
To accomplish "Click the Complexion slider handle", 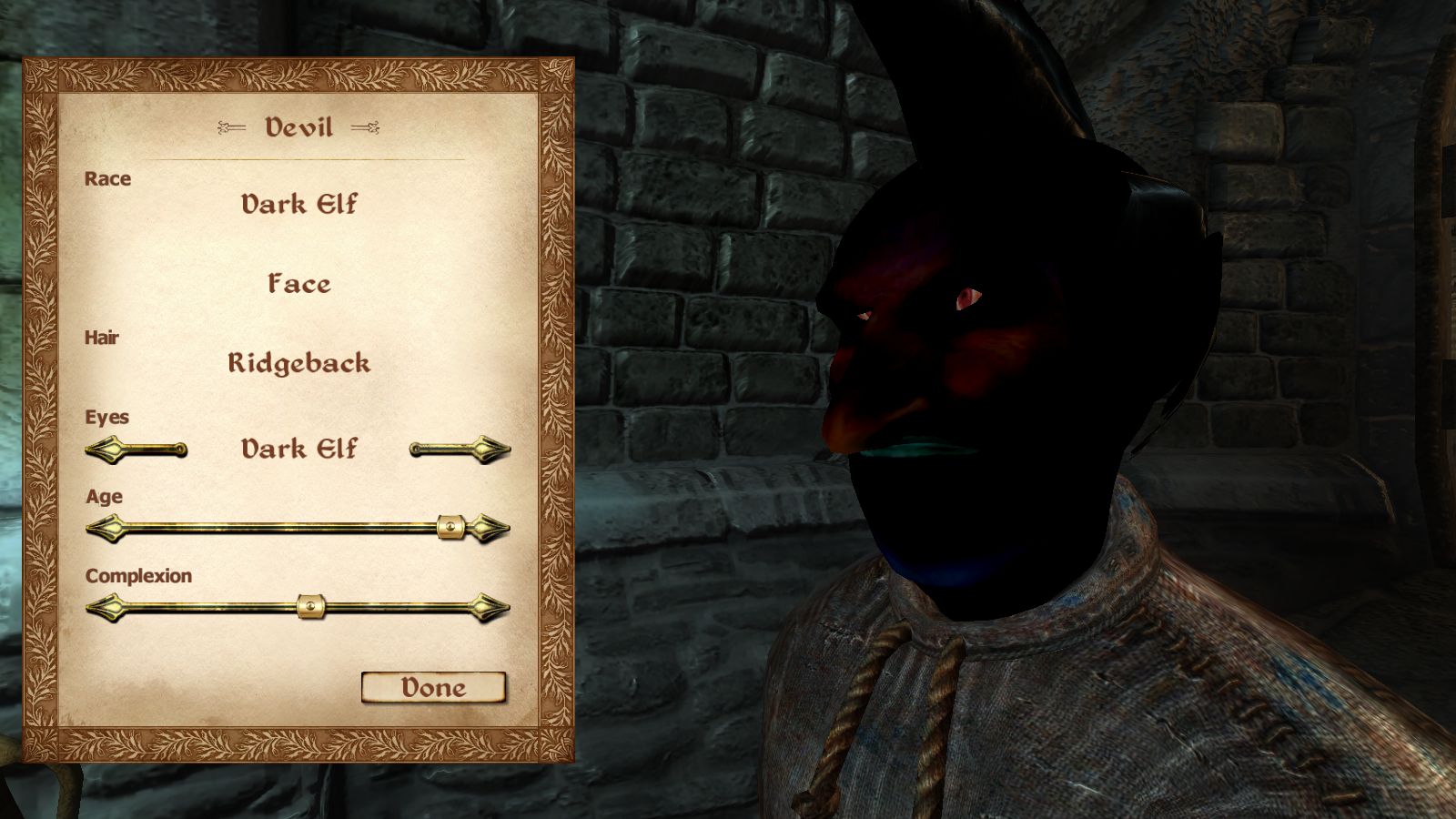I will (310, 606).
